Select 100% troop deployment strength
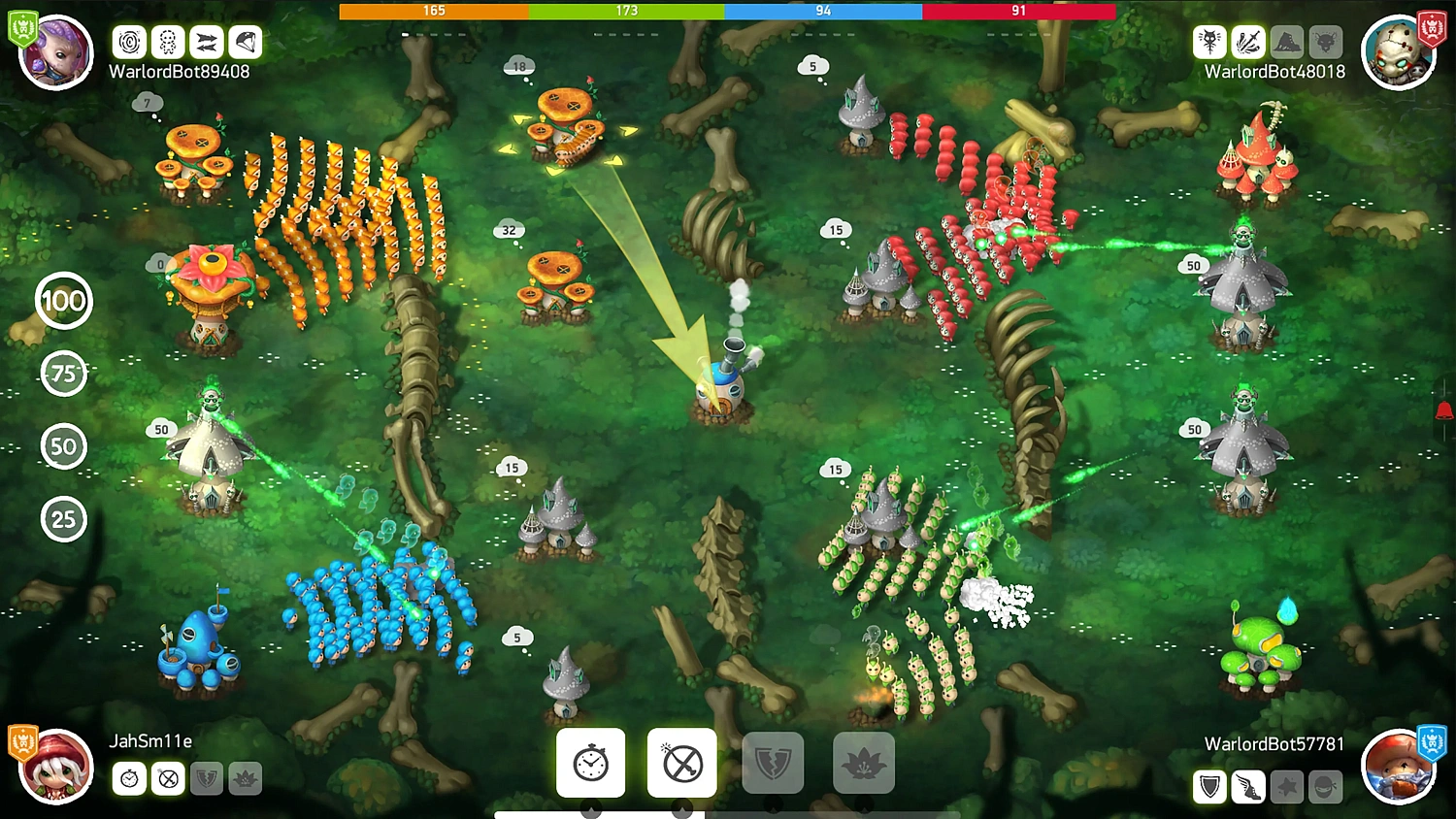 (x=63, y=301)
